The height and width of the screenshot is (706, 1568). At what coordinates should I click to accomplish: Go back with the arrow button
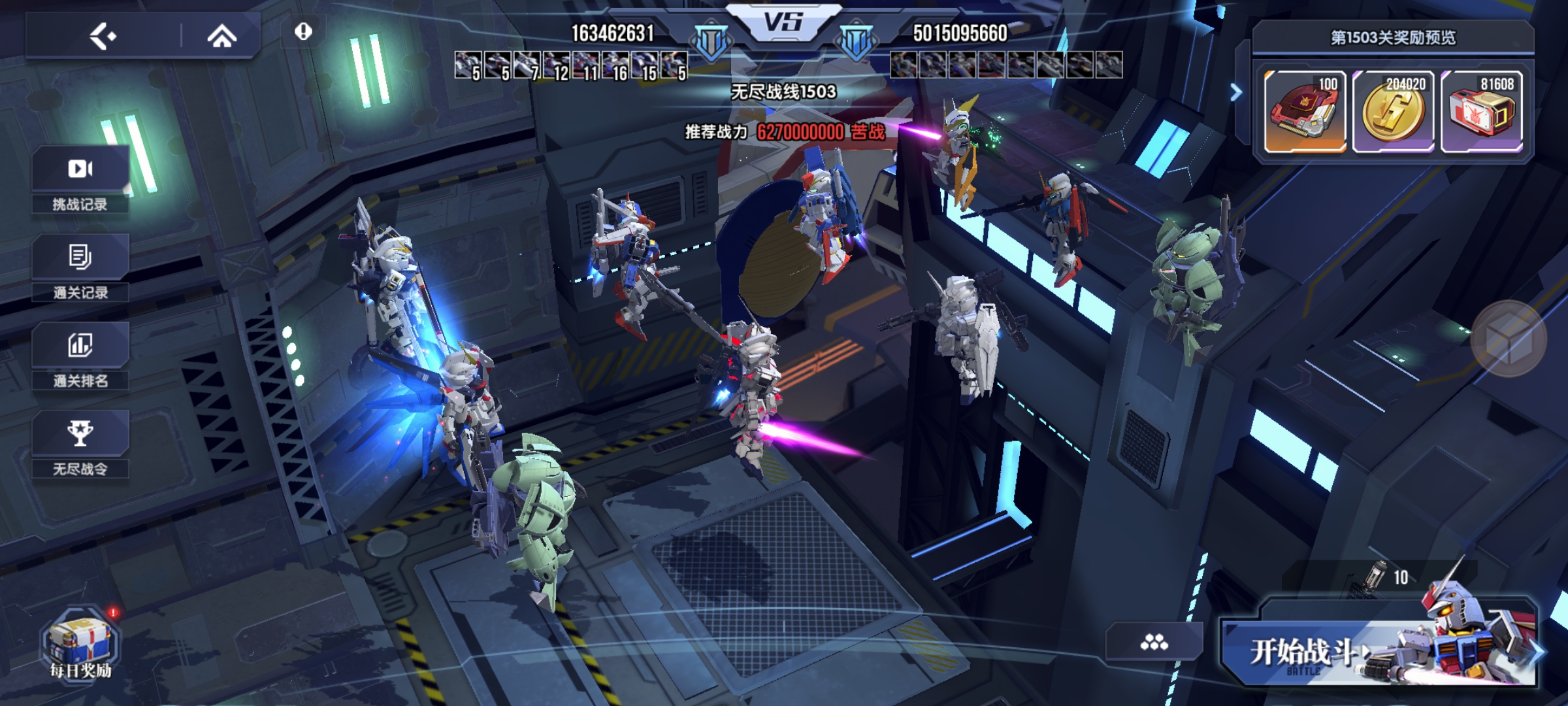(103, 36)
